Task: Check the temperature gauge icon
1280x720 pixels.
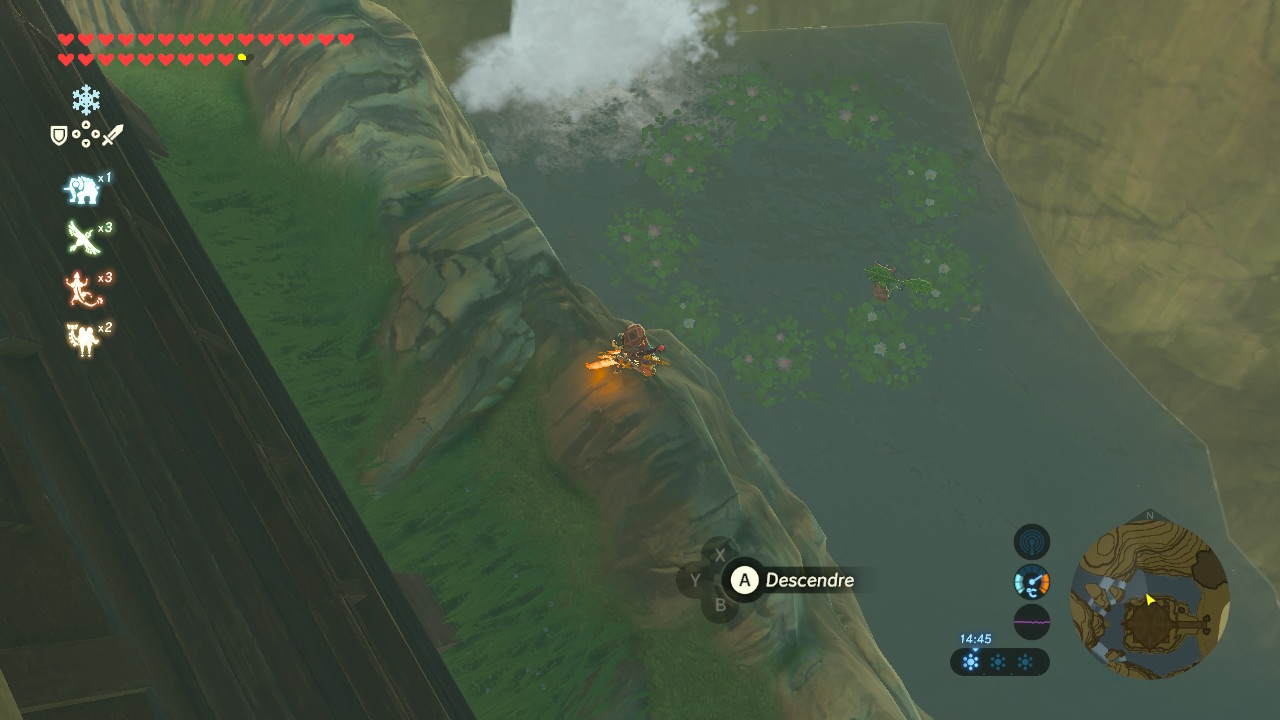Action: click(x=1032, y=581)
